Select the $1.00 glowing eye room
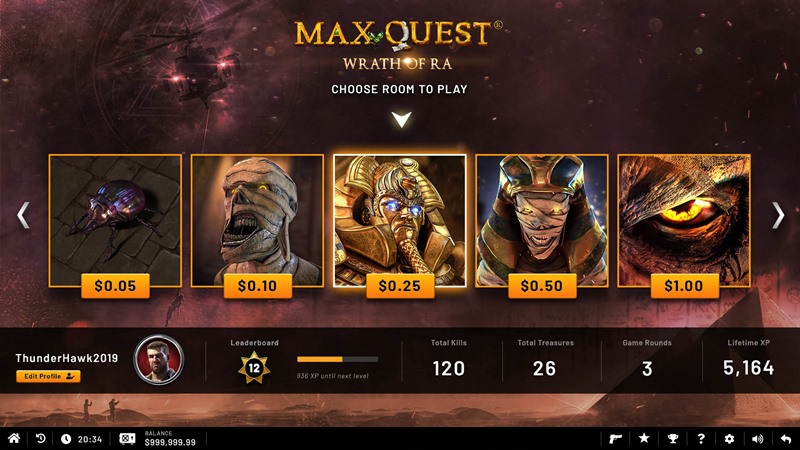This screenshot has height=450, width=800. (683, 222)
